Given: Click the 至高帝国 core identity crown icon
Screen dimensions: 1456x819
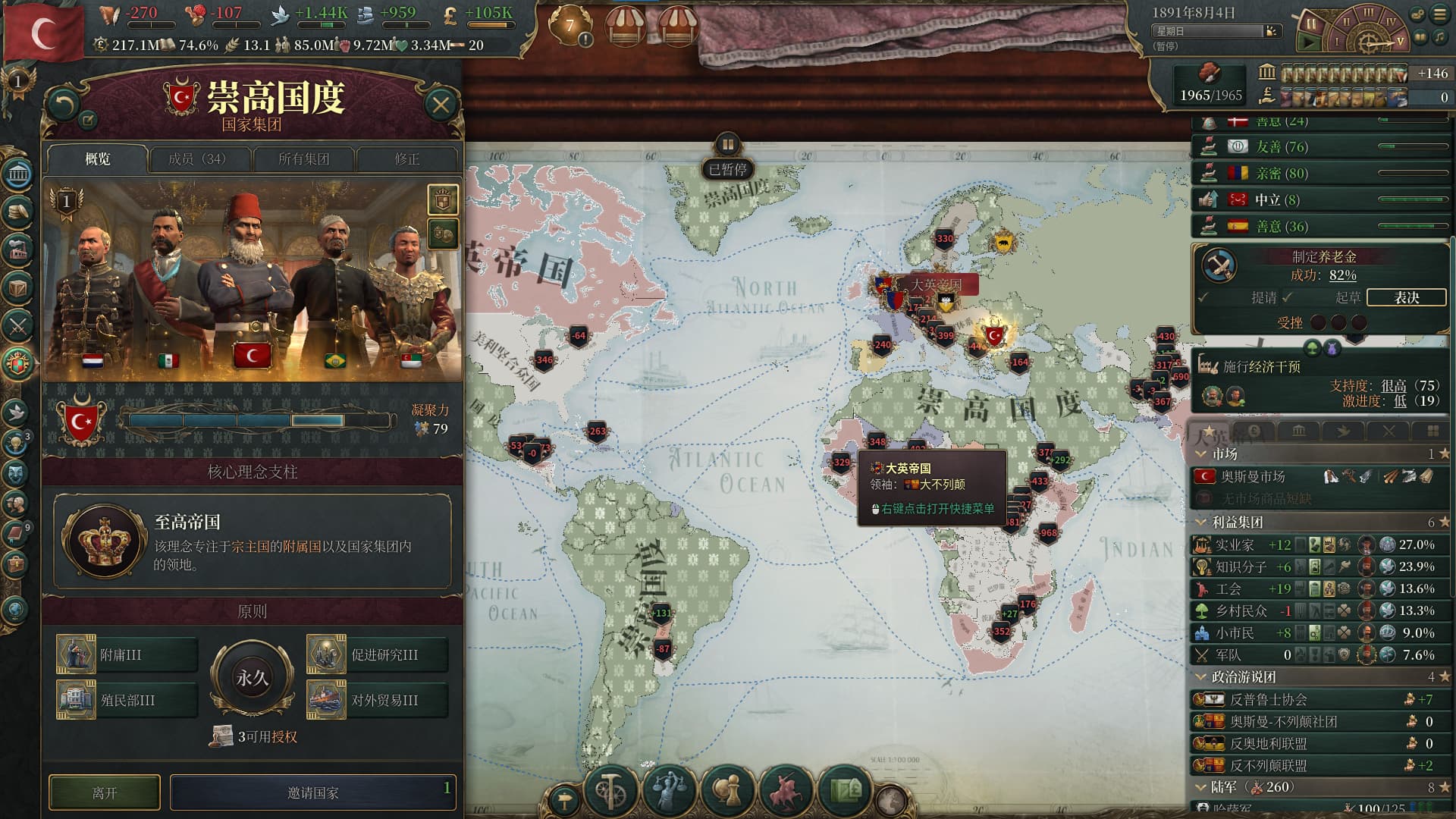Looking at the screenshot, I should 105,541.
